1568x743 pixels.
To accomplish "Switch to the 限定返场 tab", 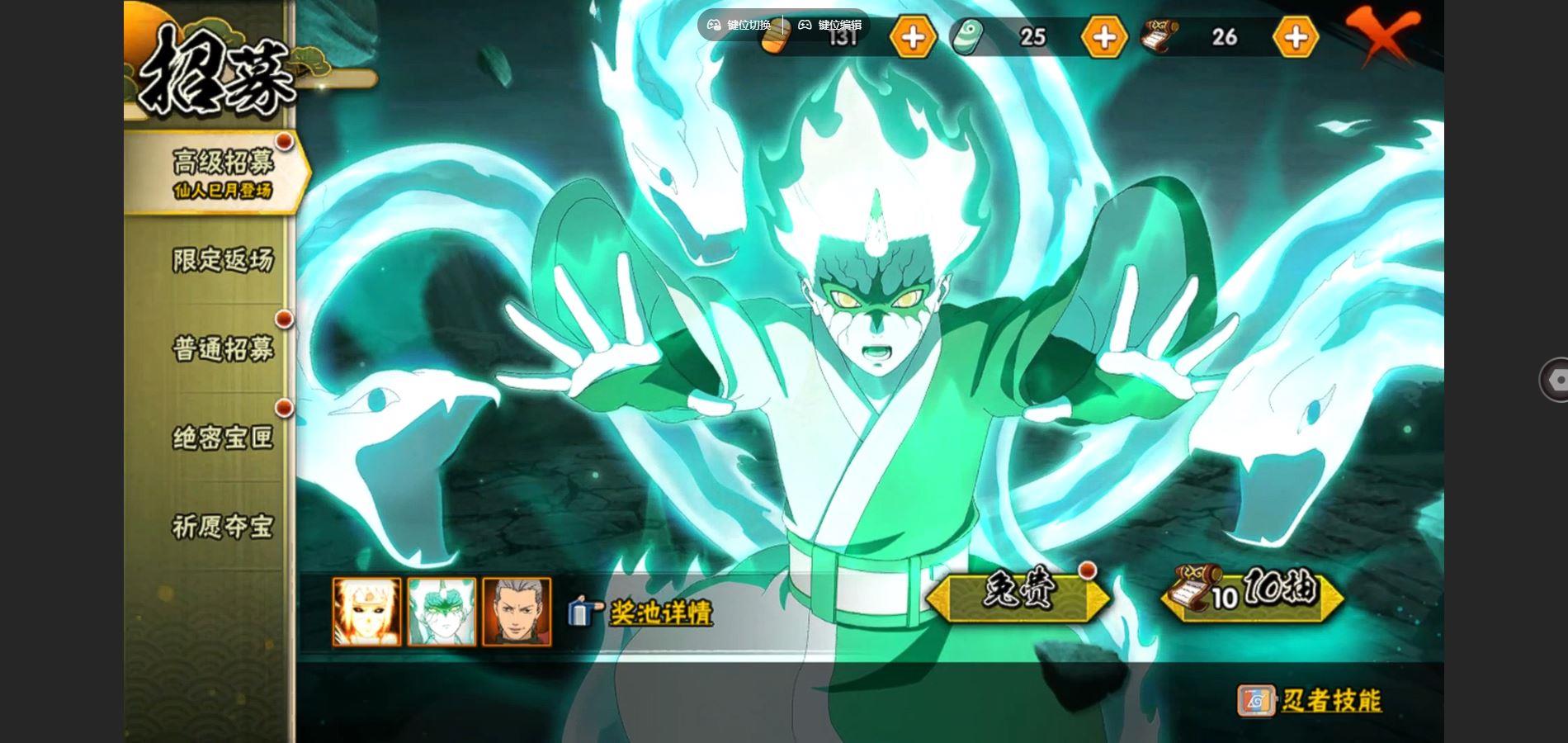I will coord(222,260).
